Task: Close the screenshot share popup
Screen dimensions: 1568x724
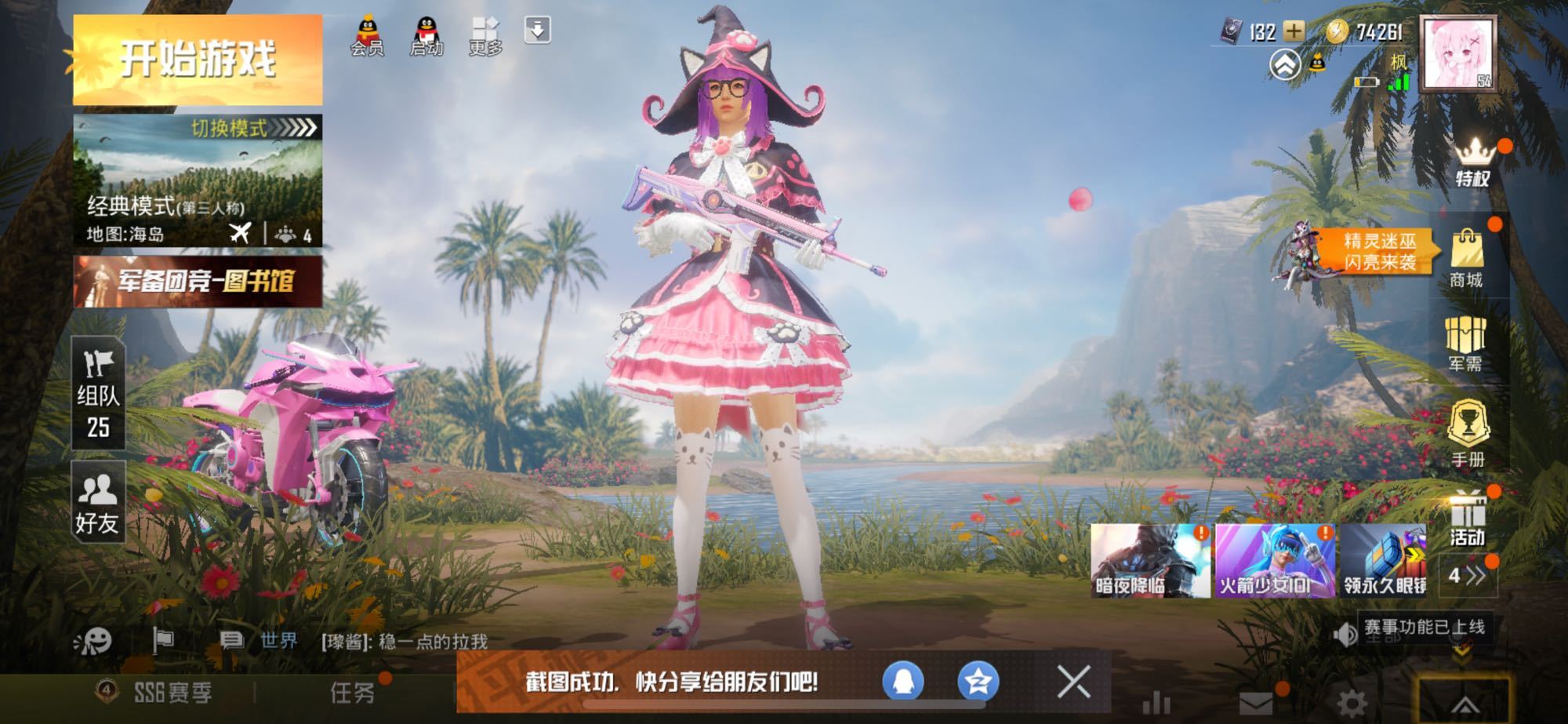Action: point(1073,682)
